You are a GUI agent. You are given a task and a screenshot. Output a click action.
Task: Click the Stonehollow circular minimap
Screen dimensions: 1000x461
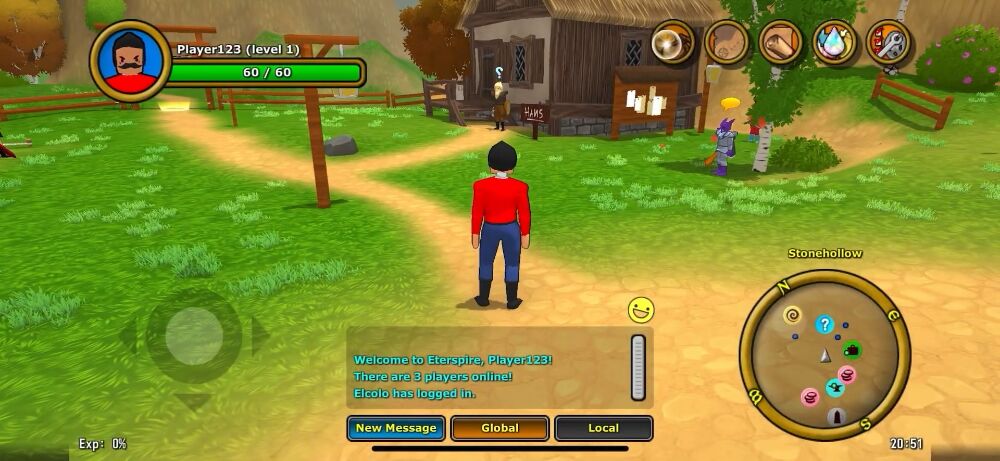tap(824, 356)
